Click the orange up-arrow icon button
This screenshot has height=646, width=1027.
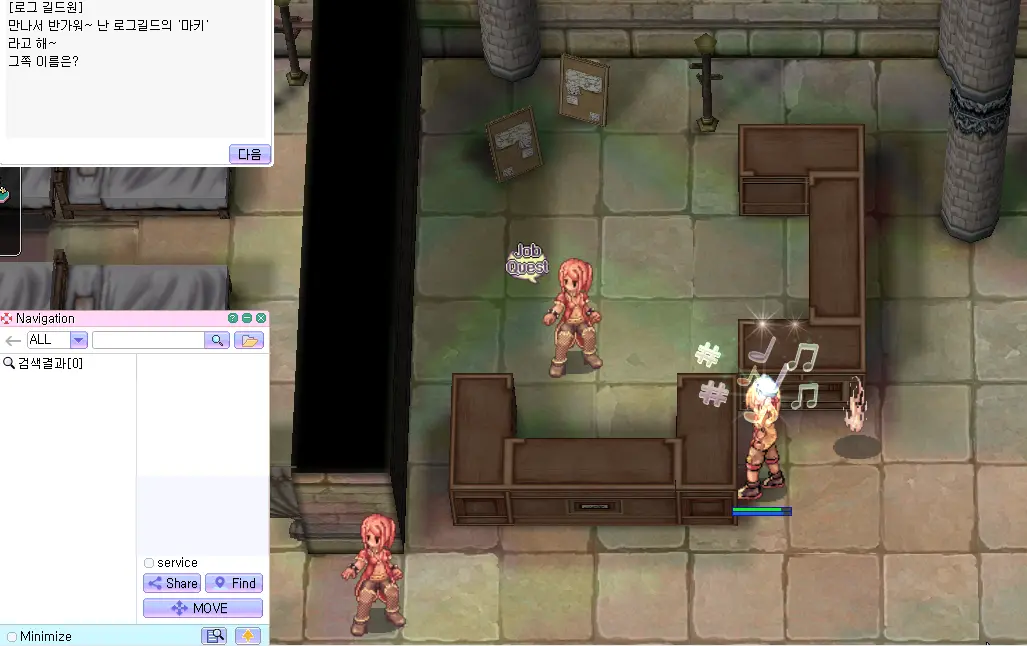point(248,636)
